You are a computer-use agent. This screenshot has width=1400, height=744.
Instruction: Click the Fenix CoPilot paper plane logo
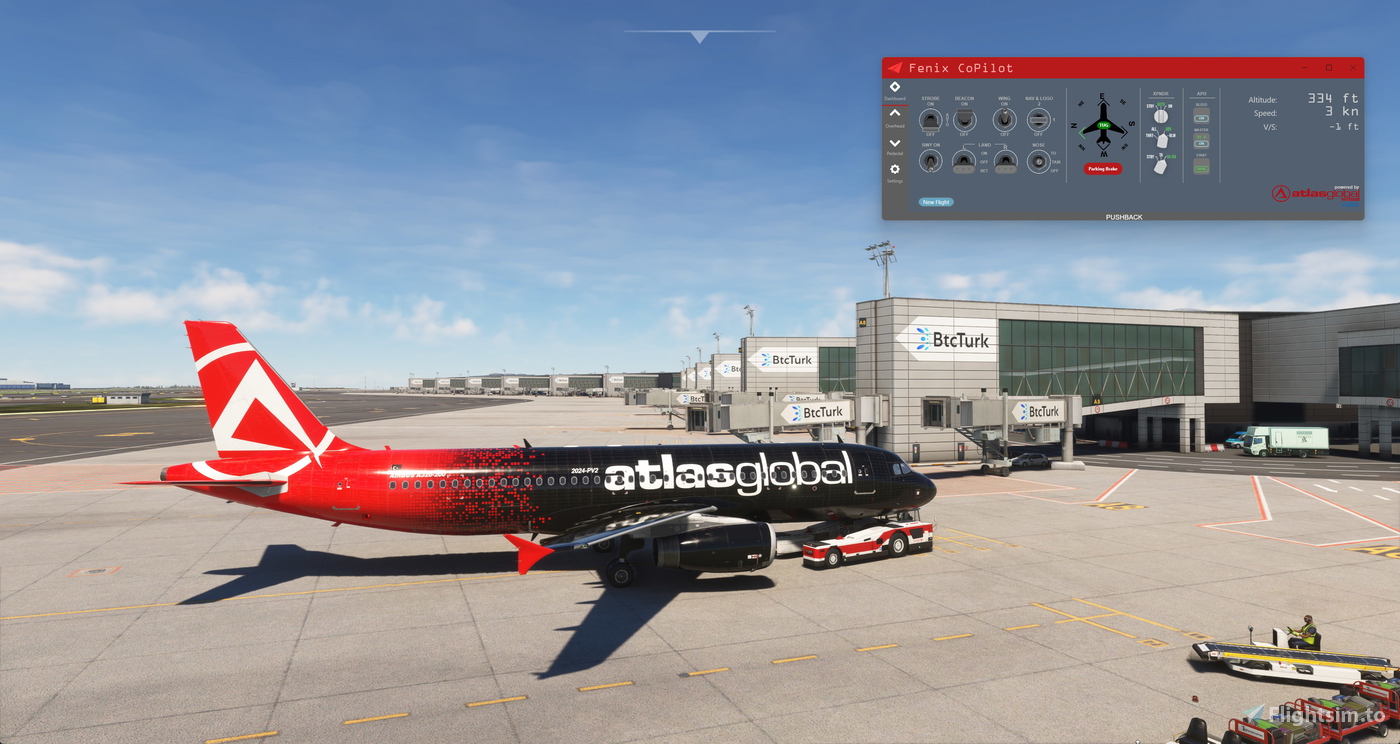tap(894, 68)
